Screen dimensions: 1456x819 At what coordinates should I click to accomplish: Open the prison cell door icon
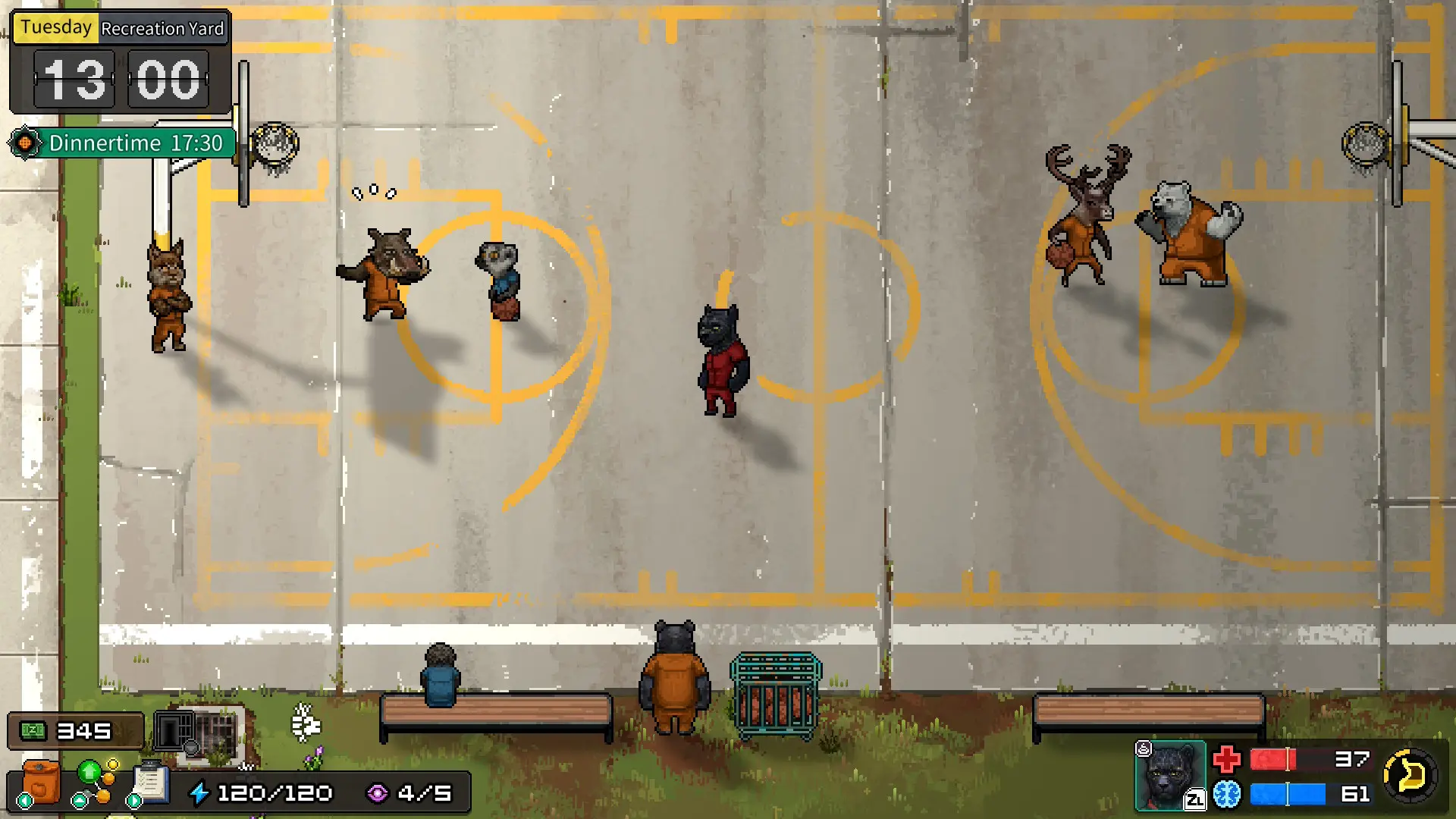pyautogui.click(x=174, y=731)
